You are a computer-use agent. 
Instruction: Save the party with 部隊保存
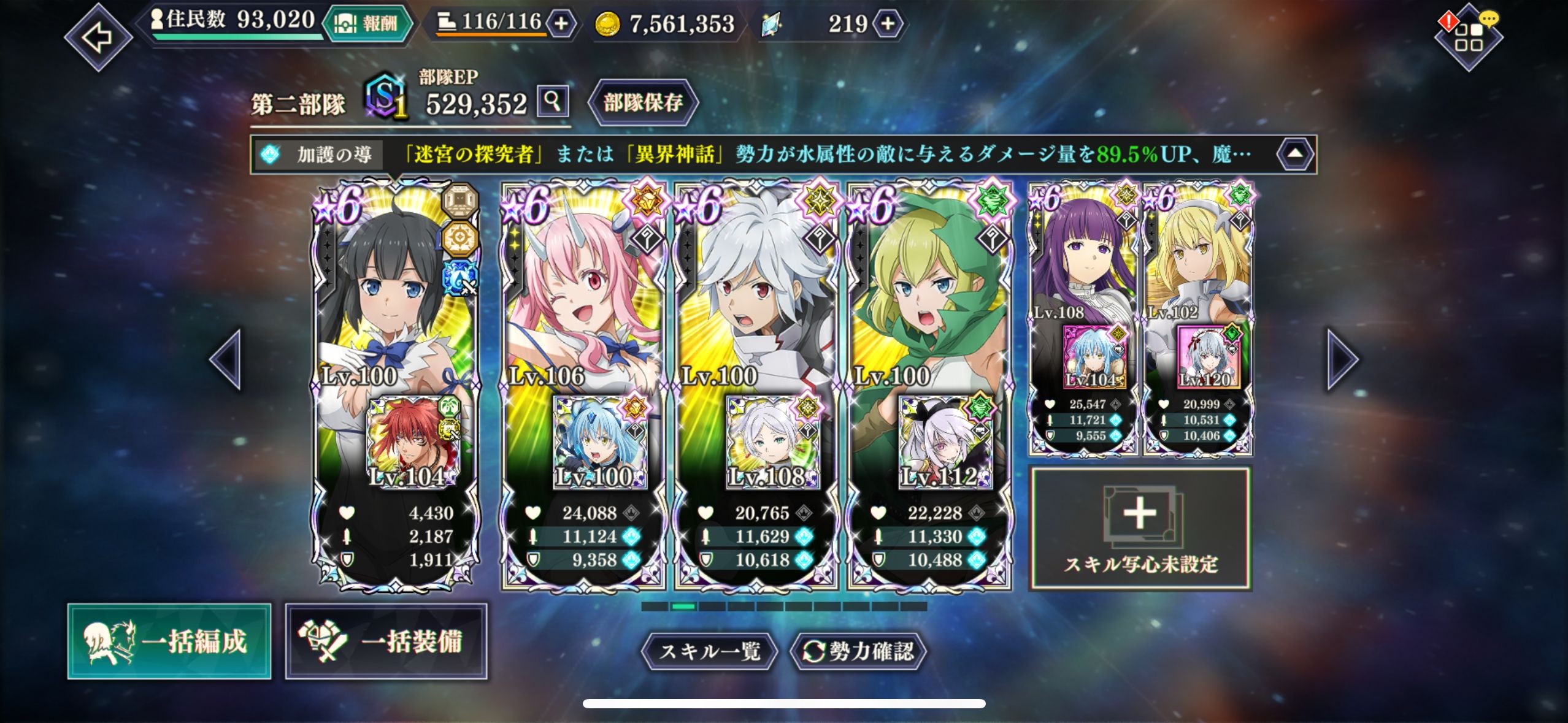643,102
